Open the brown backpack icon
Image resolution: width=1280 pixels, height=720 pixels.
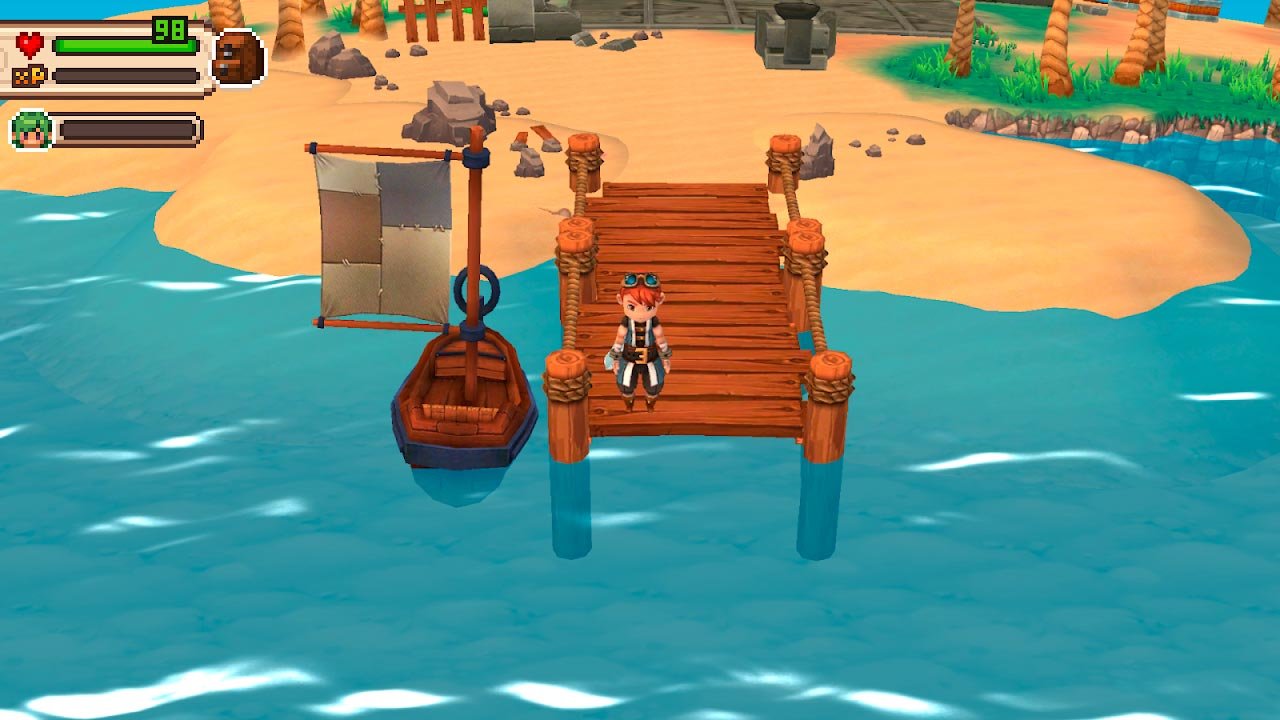[x=238, y=58]
